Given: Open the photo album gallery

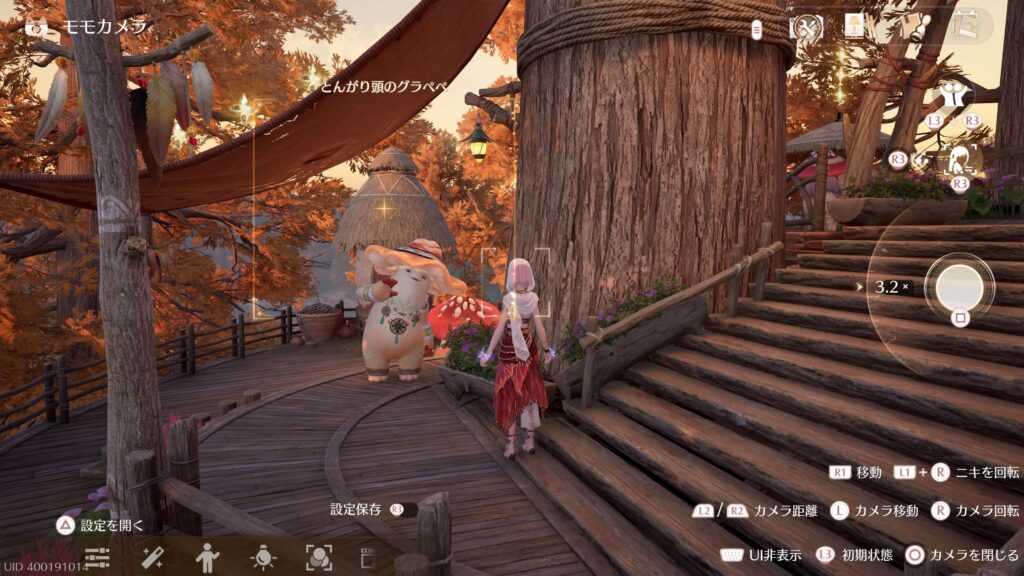Looking at the screenshot, I should (x=965, y=26).
